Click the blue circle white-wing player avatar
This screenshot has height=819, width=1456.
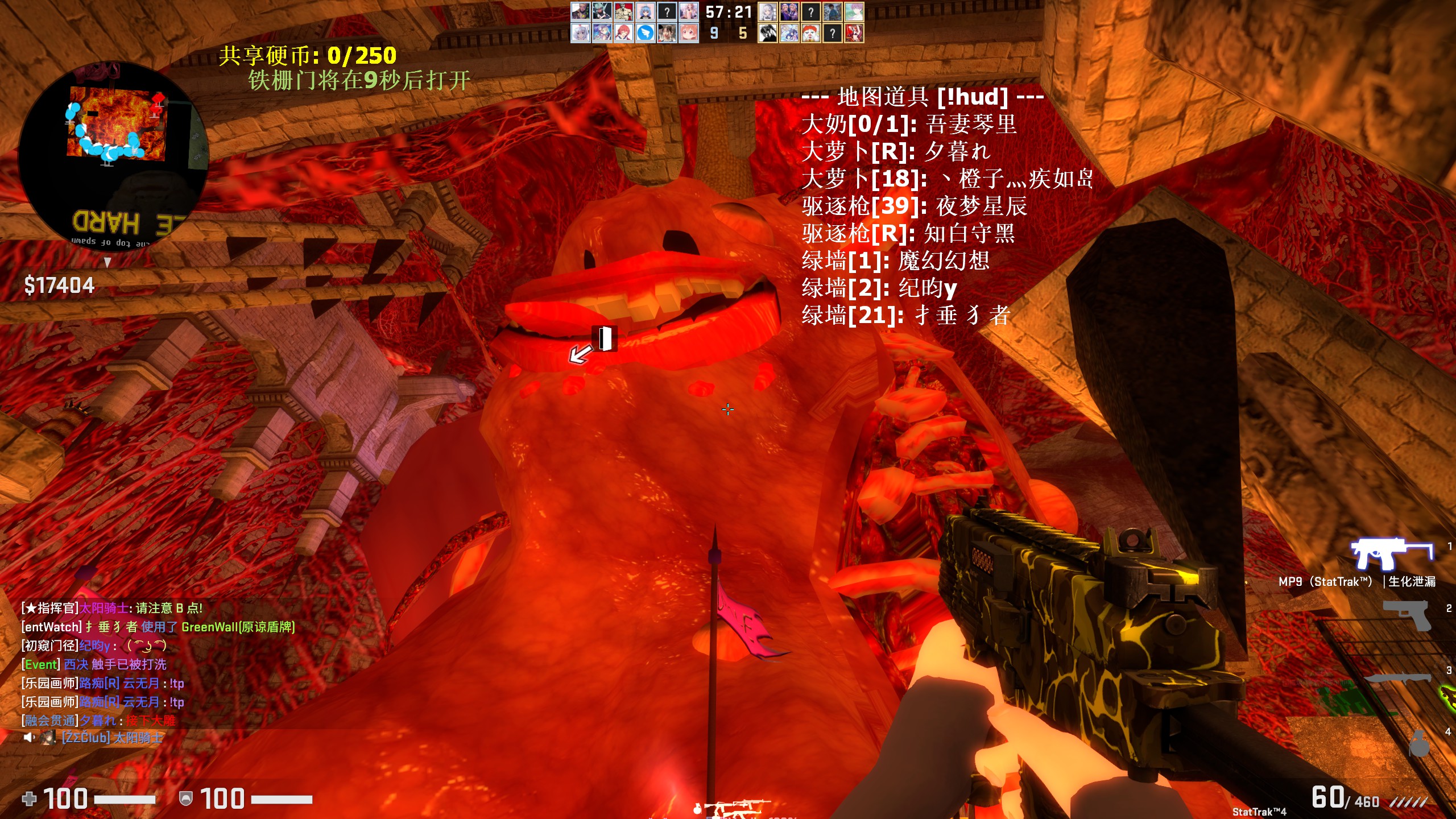(645, 33)
